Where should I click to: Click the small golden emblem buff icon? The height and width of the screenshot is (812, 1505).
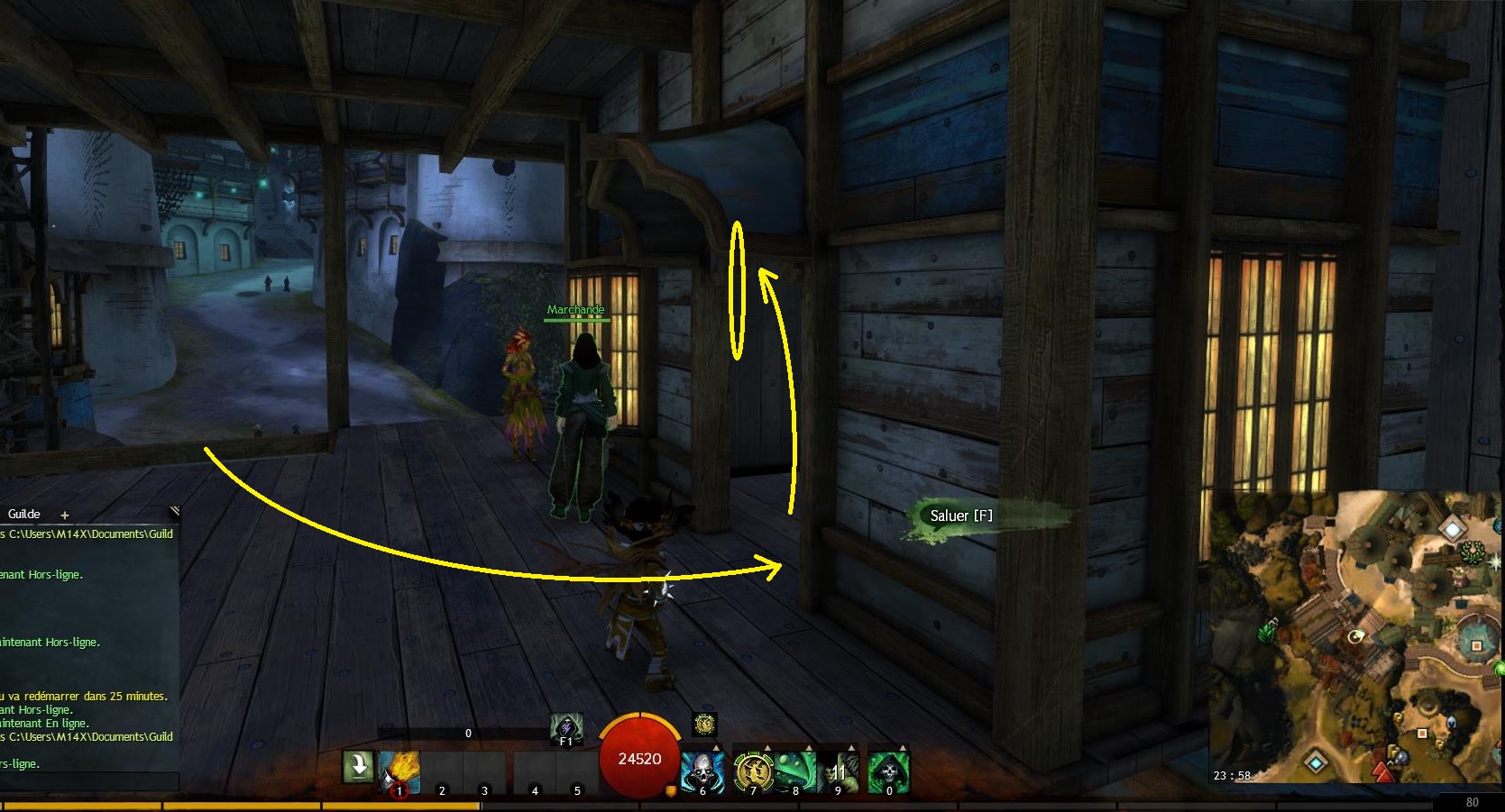click(704, 724)
